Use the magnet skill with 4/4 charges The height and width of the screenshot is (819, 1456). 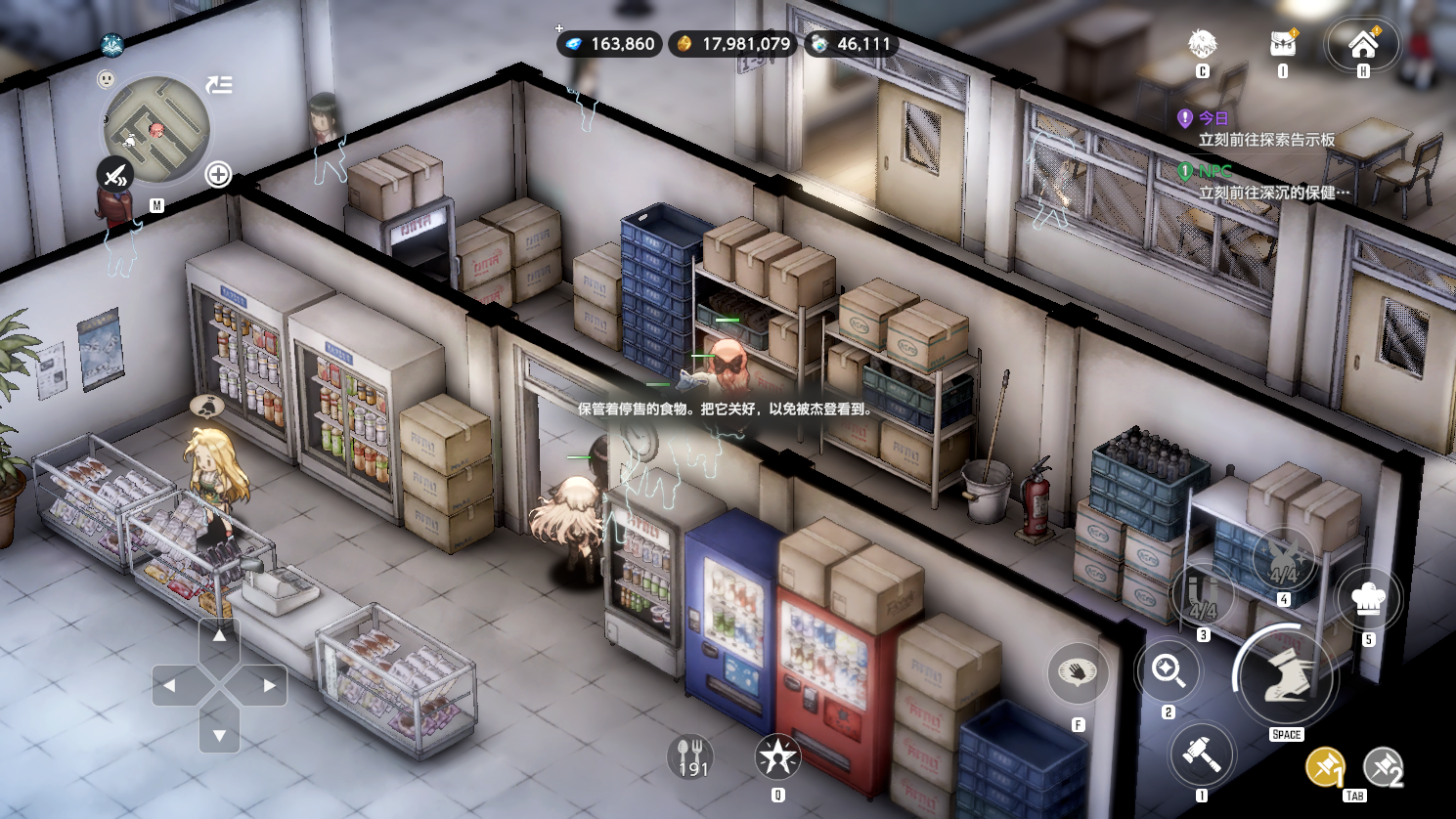click(1203, 596)
